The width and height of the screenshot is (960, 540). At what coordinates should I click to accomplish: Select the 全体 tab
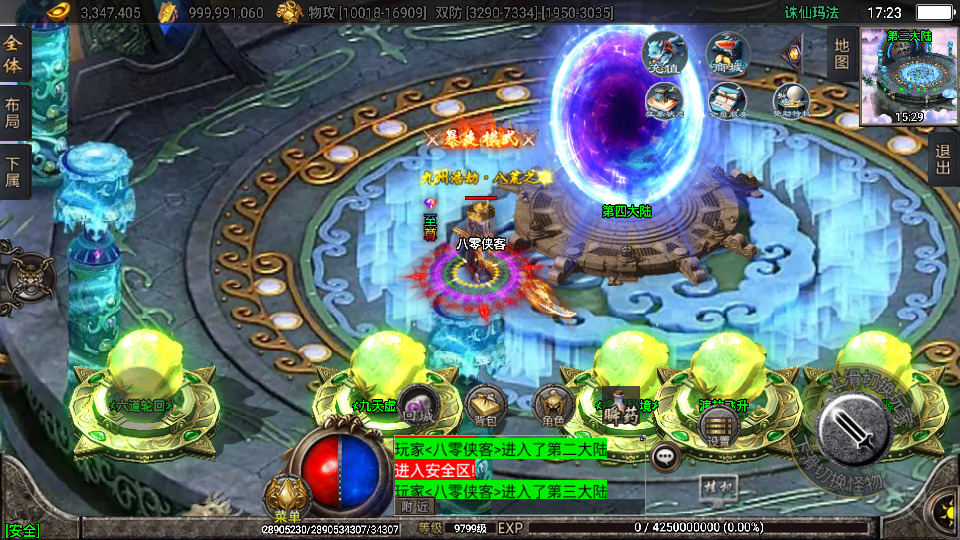pos(13,57)
